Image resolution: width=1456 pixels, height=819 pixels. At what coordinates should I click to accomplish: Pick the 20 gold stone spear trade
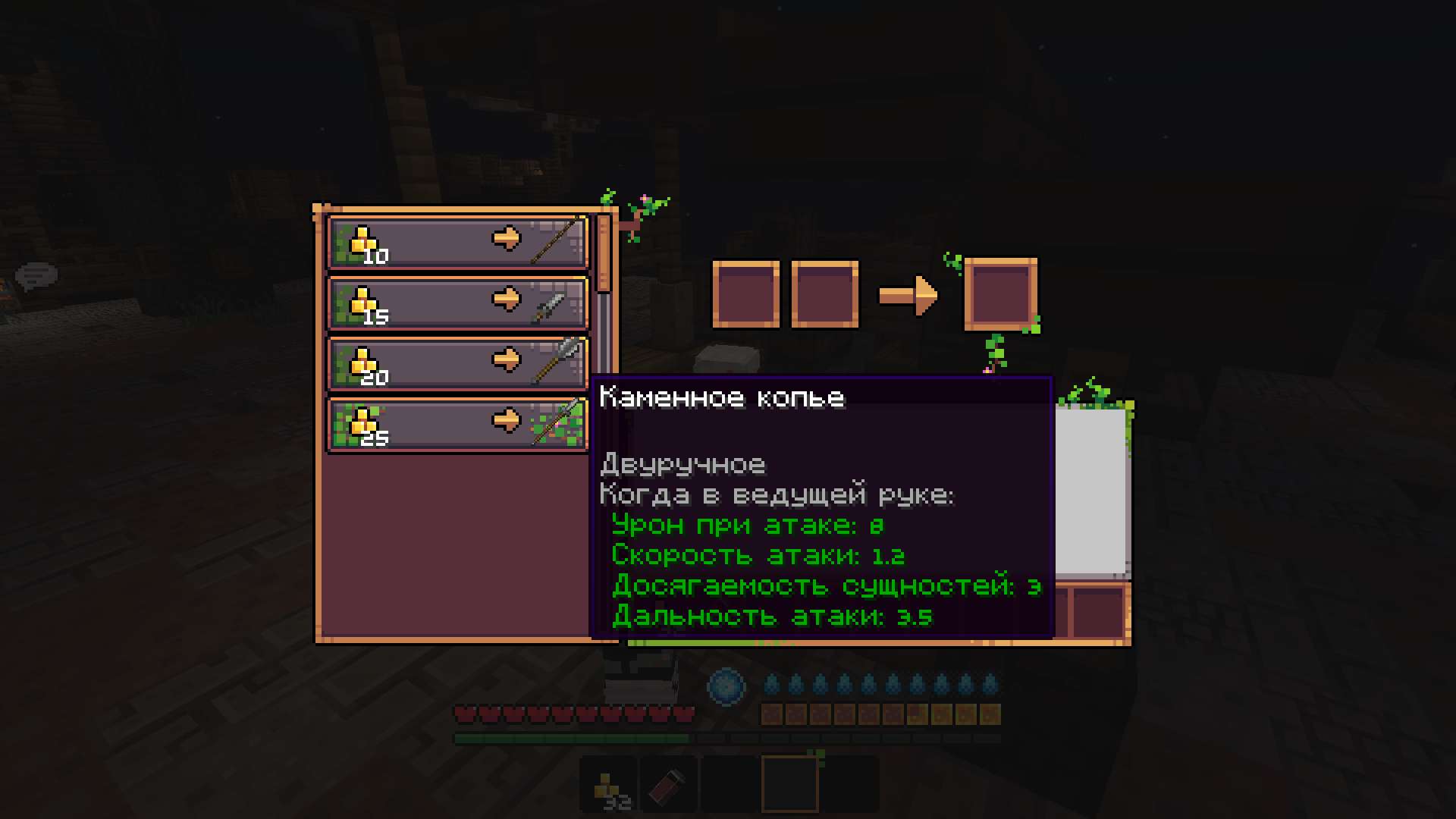pyautogui.click(x=457, y=363)
